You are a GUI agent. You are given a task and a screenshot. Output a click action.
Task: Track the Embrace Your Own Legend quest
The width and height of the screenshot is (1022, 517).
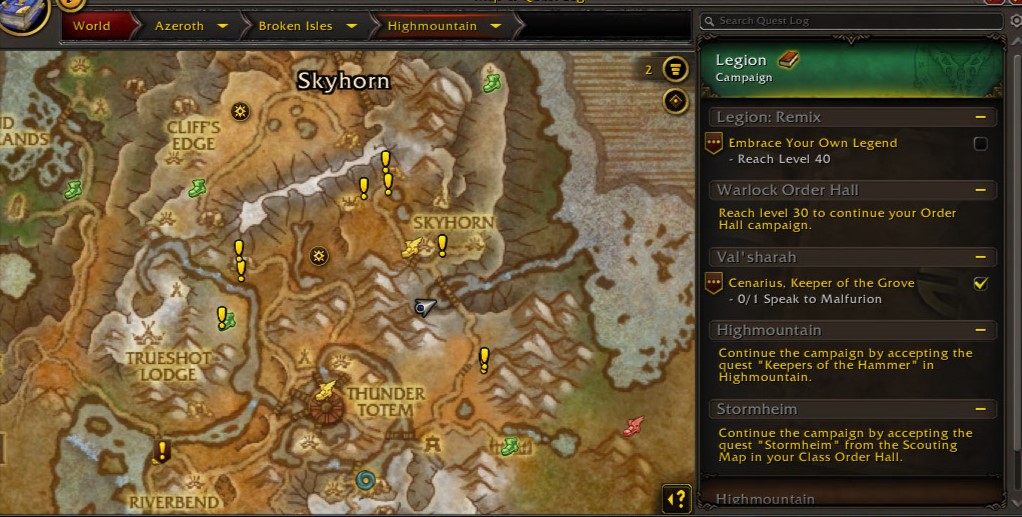pyautogui.click(x=980, y=144)
